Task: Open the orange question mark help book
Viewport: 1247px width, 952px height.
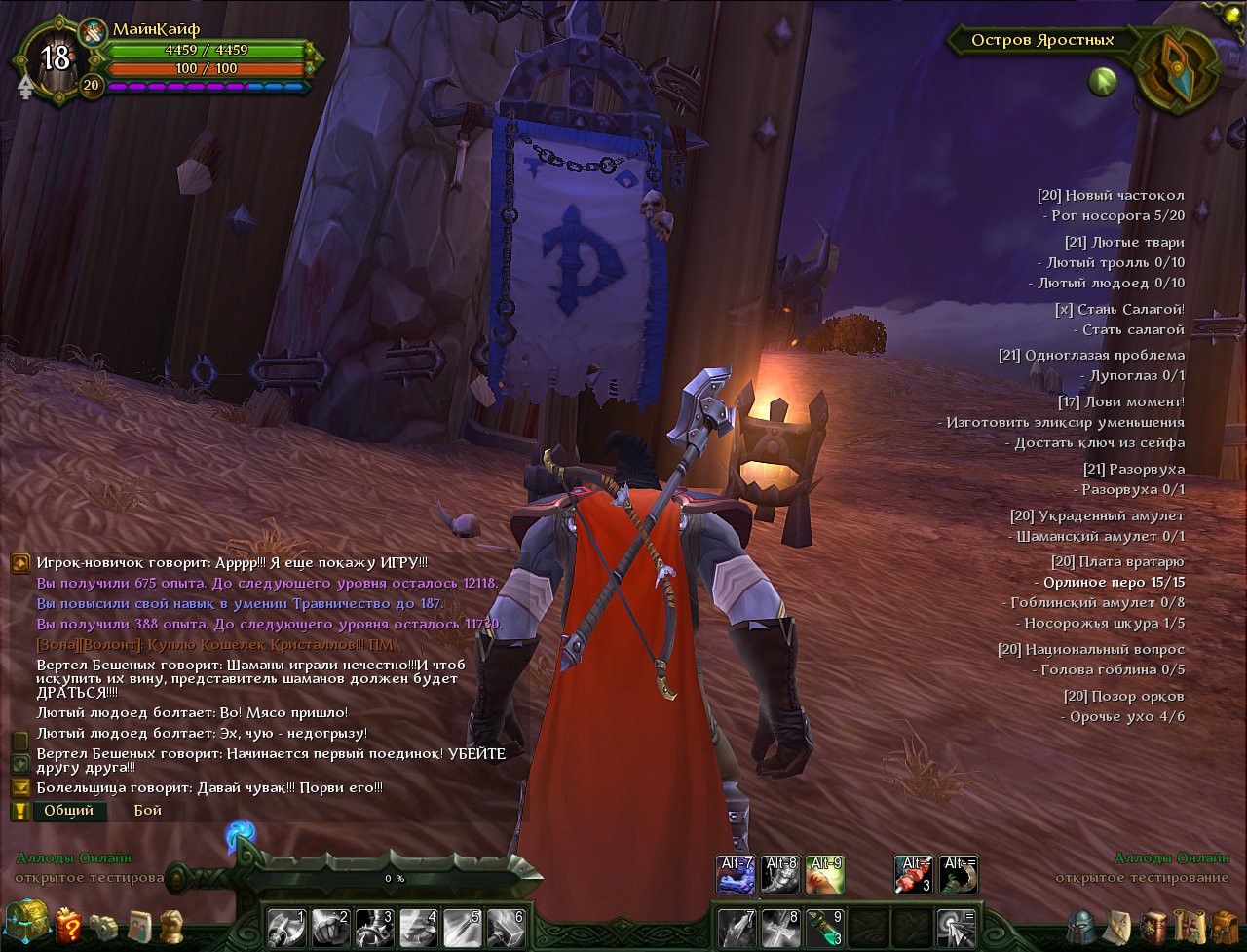Action: (x=67, y=924)
